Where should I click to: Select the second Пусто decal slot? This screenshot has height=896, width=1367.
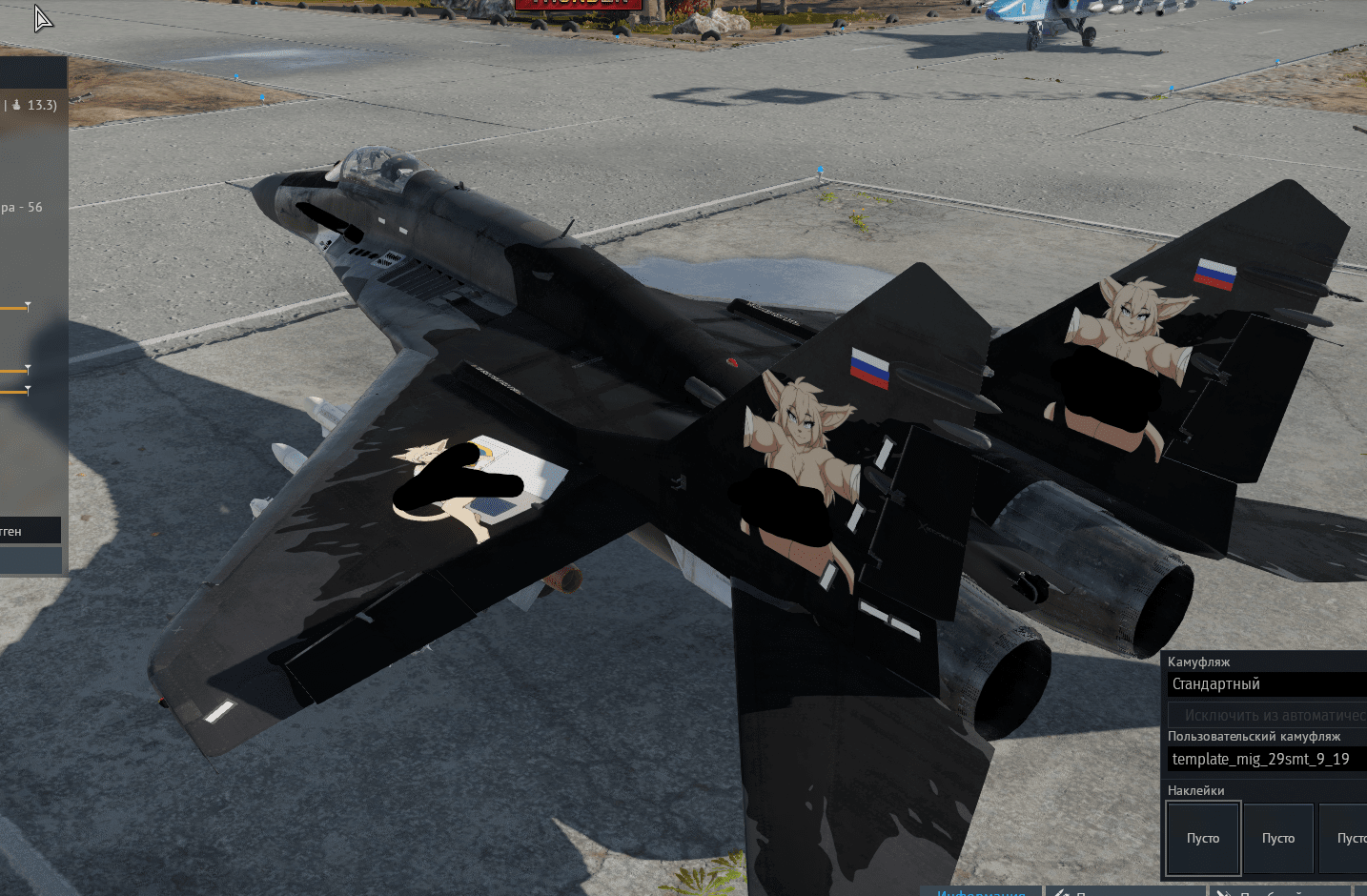coord(1278,838)
